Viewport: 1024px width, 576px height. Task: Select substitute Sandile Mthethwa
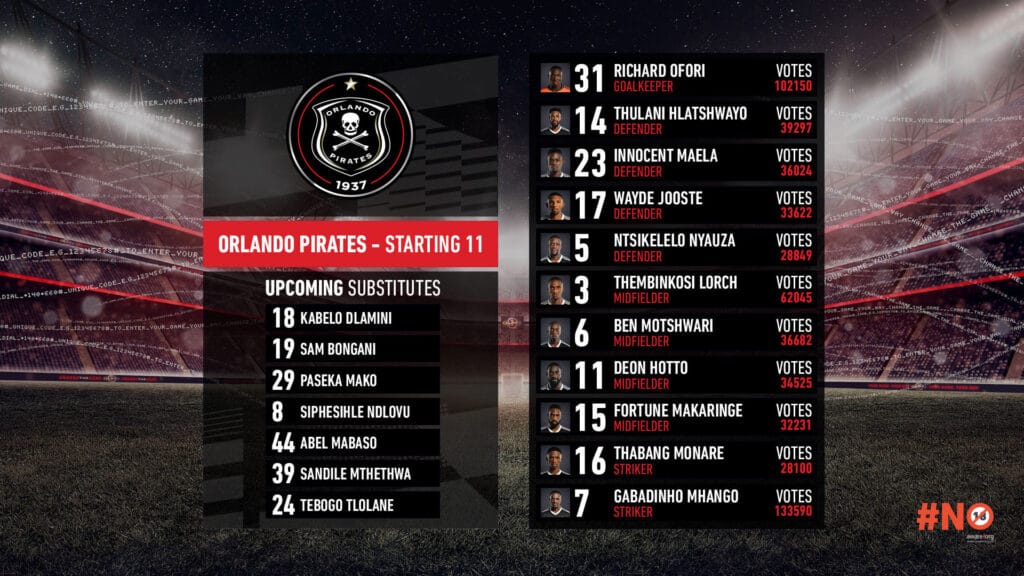pos(352,473)
